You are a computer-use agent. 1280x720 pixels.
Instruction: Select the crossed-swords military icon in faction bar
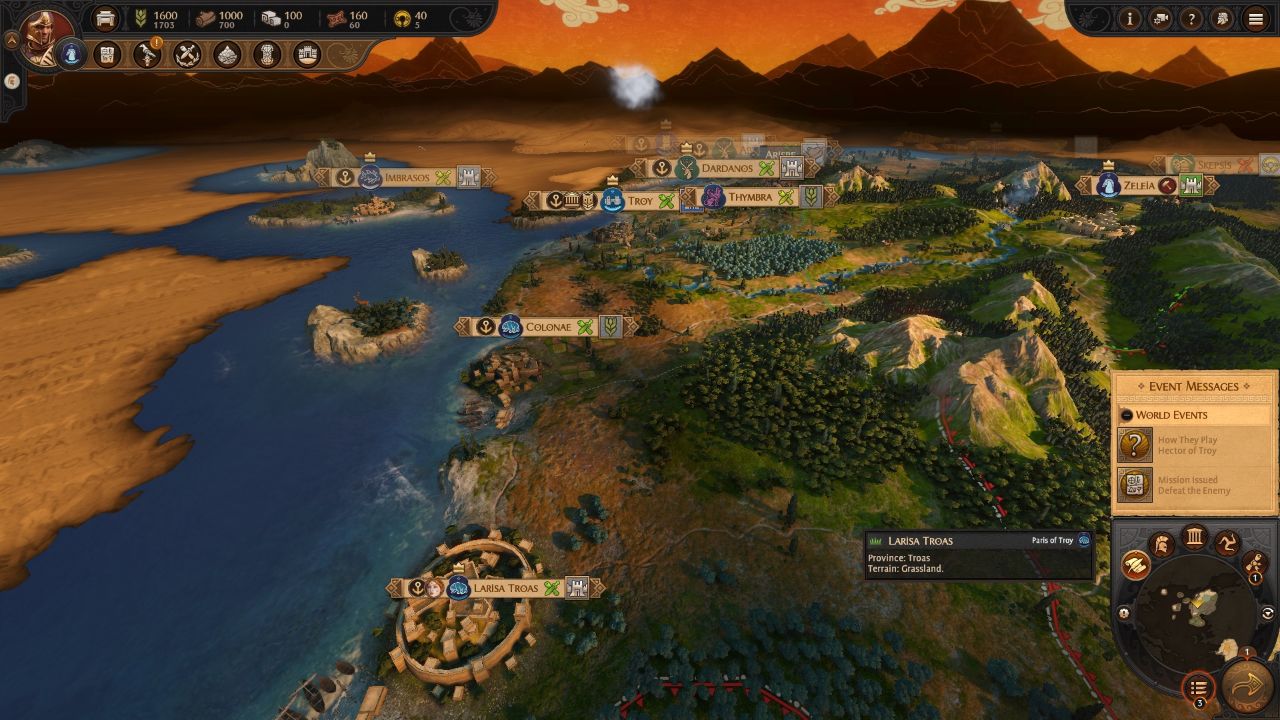(187, 54)
